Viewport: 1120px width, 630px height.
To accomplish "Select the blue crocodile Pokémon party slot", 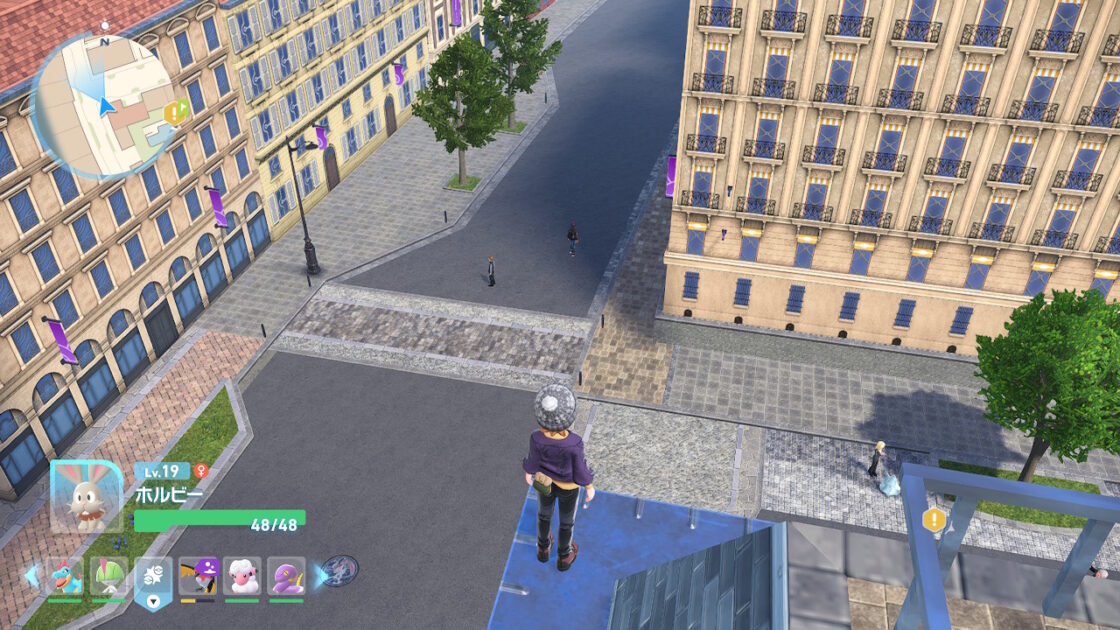I will (x=65, y=576).
